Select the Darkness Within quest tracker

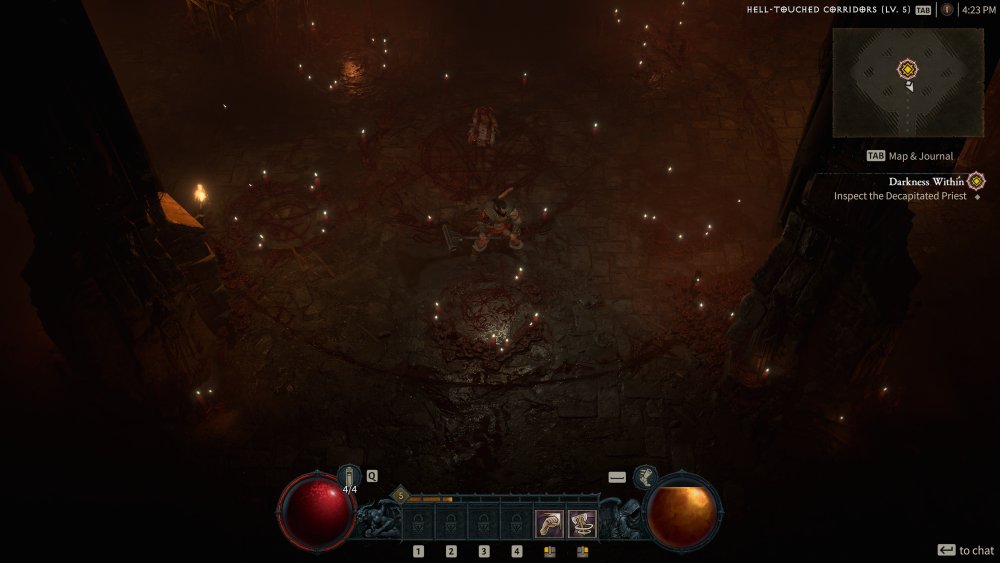pyautogui.click(x=926, y=182)
